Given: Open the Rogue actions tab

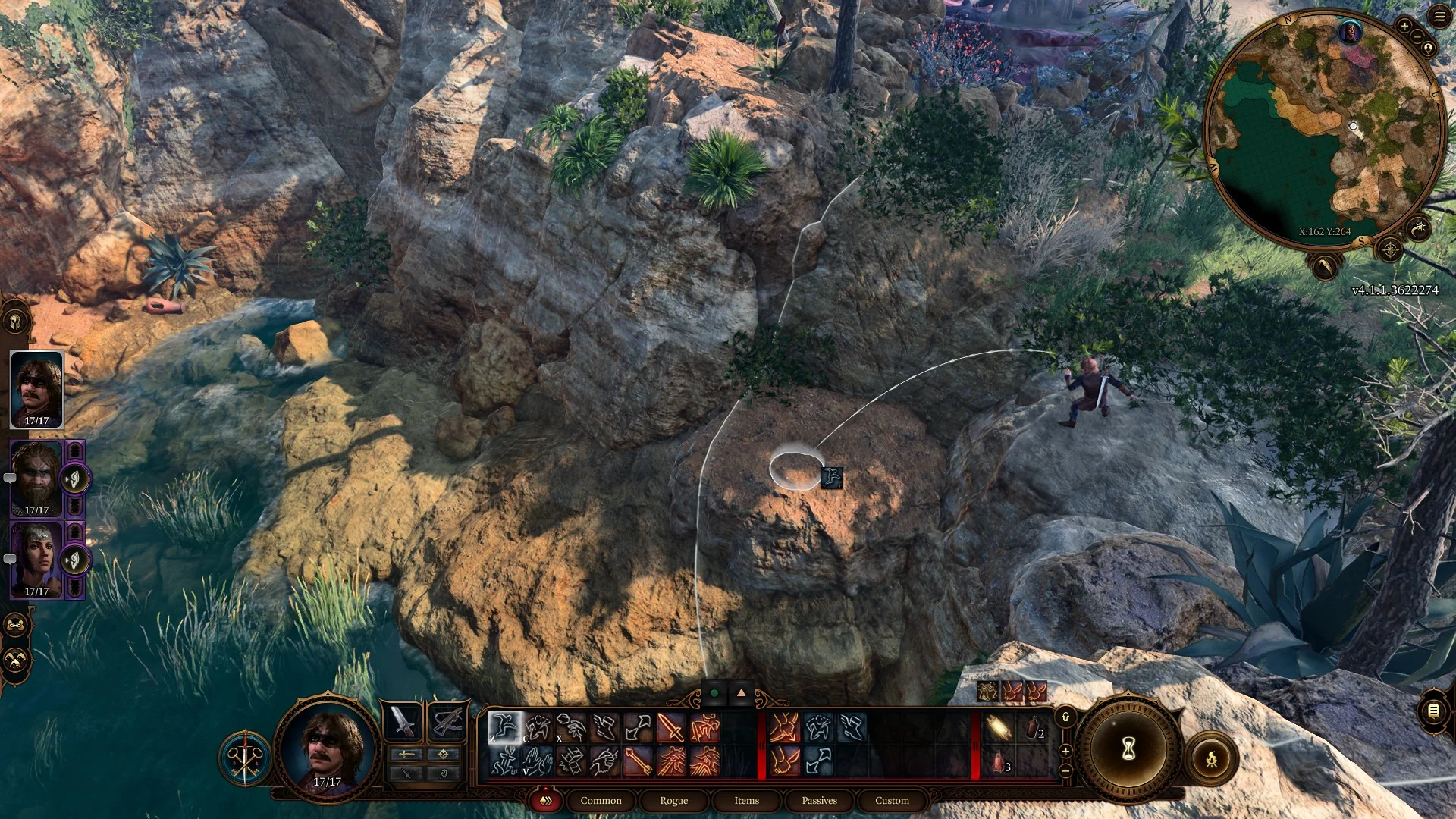Looking at the screenshot, I should pyautogui.click(x=673, y=801).
